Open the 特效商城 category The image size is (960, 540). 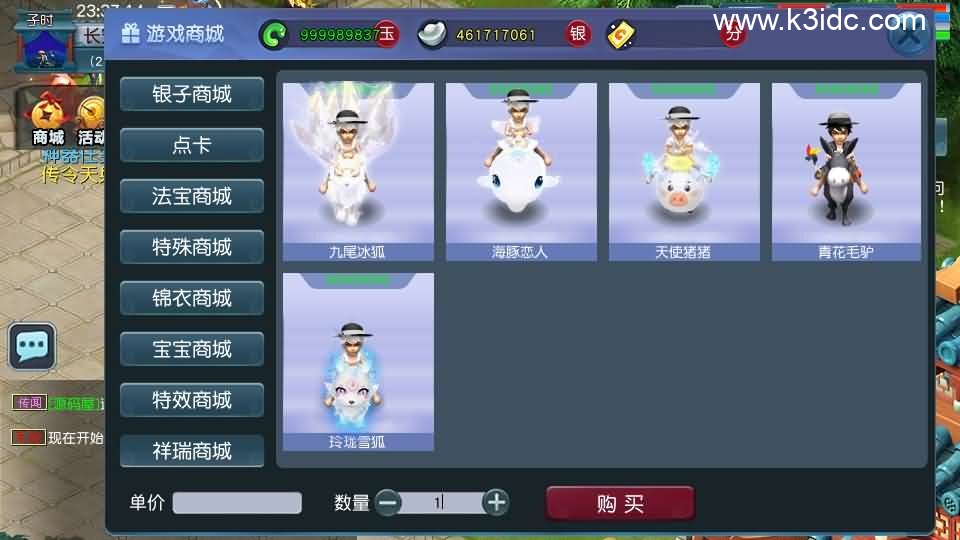pos(192,400)
